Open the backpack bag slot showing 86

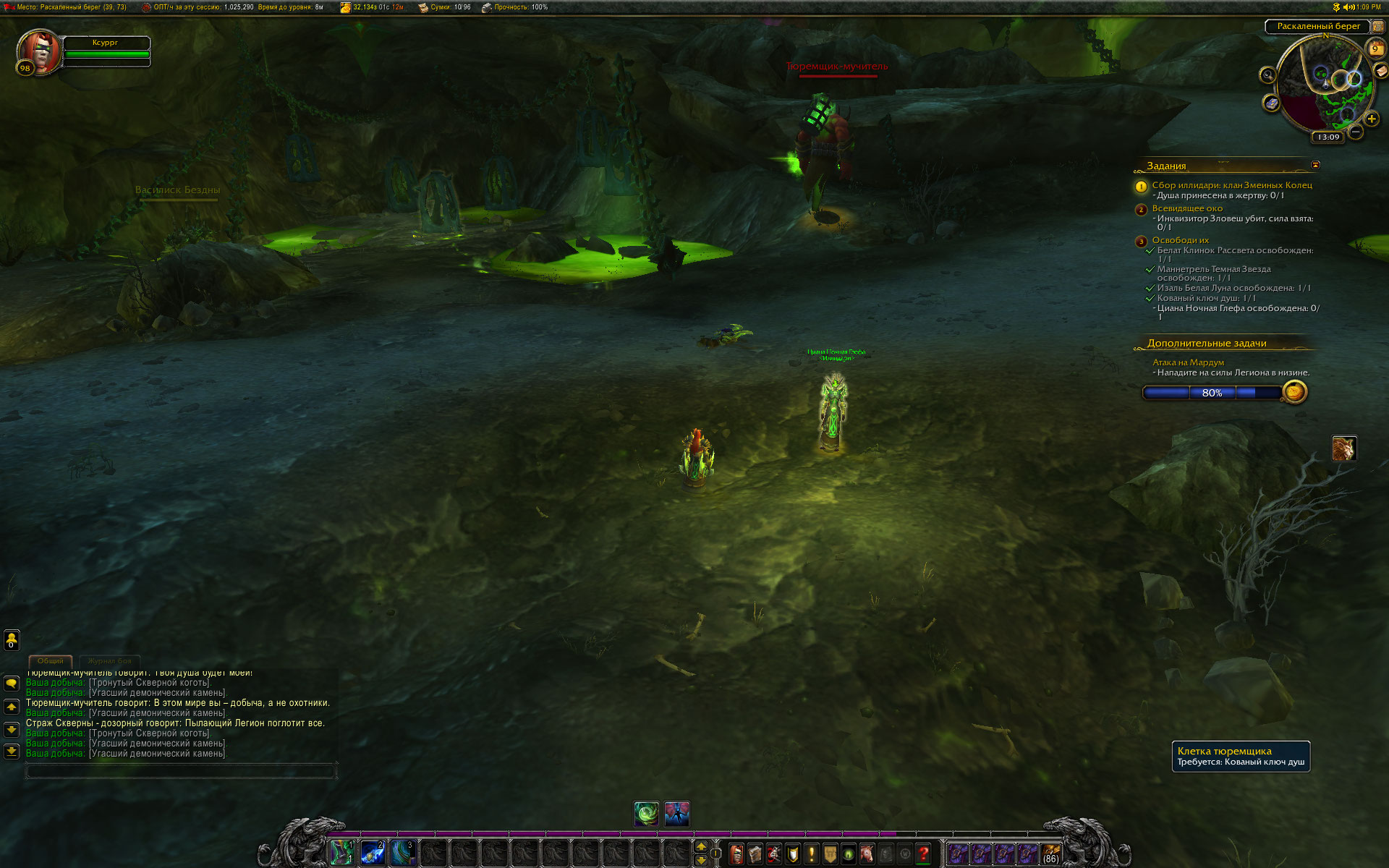(1050, 854)
